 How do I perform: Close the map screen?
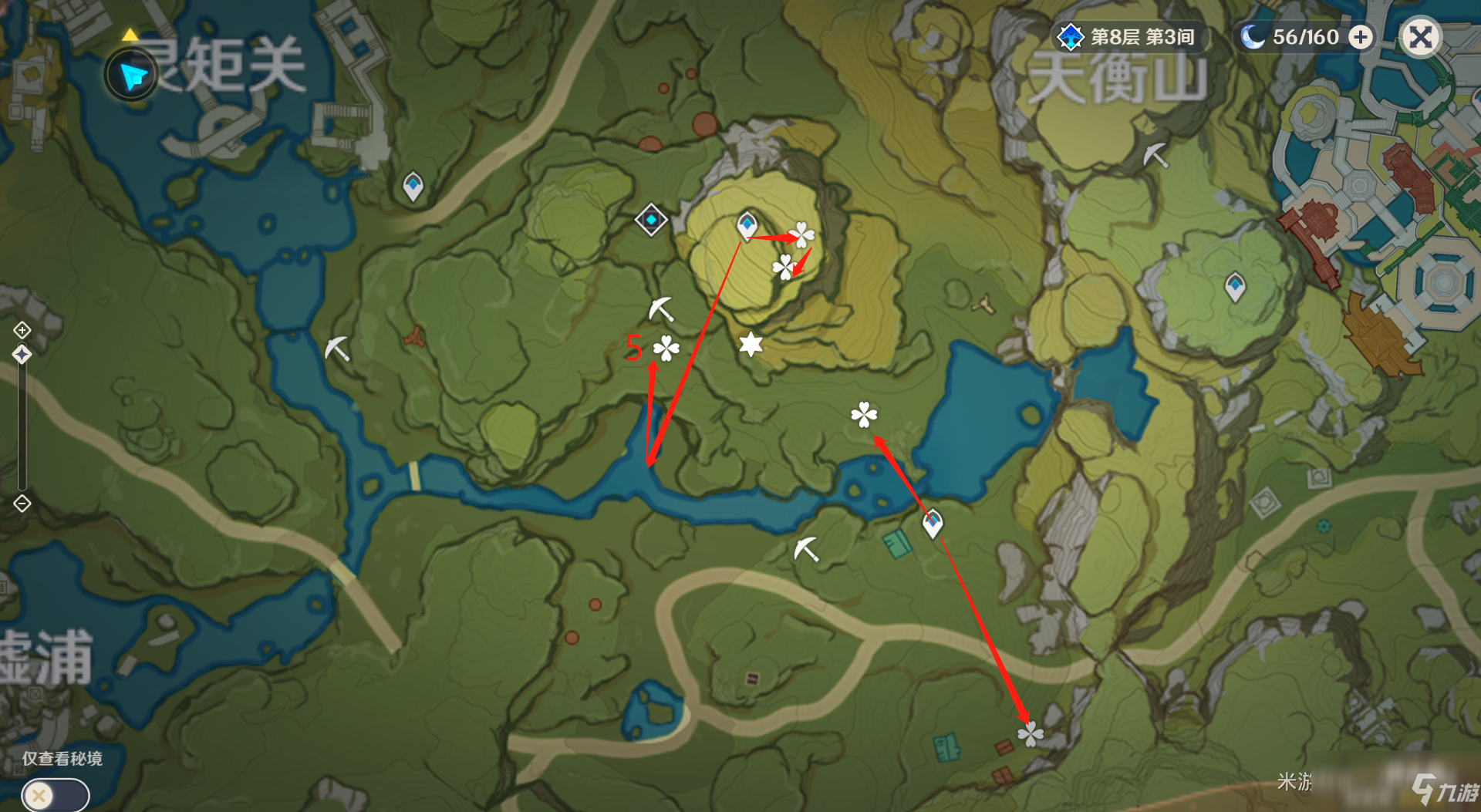pos(1420,37)
